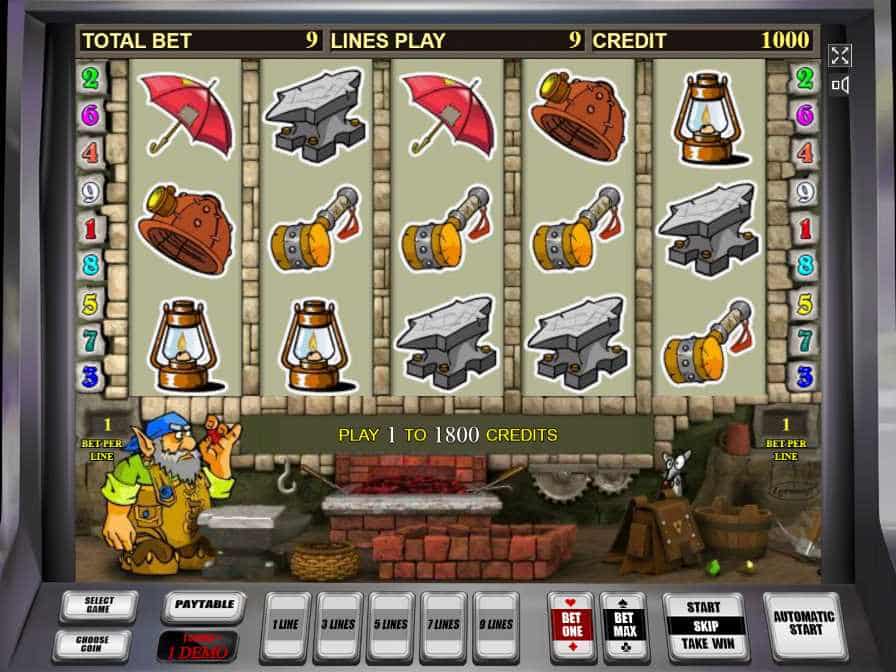The width and height of the screenshot is (896, 672).
Task: Toggle fullscreen mode
Action: [x=840, y=55]
